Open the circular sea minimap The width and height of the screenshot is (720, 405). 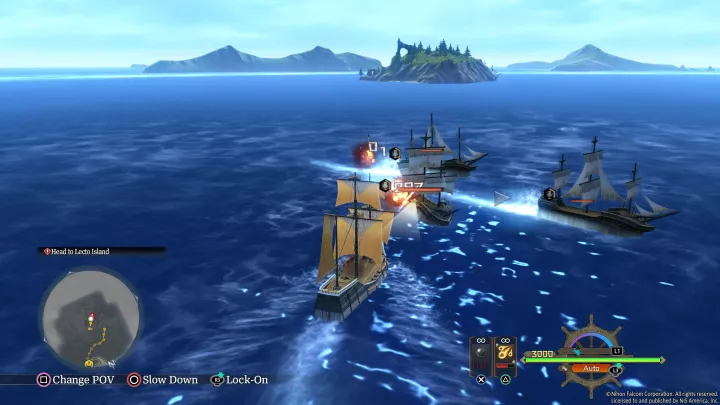pos(90,317)
